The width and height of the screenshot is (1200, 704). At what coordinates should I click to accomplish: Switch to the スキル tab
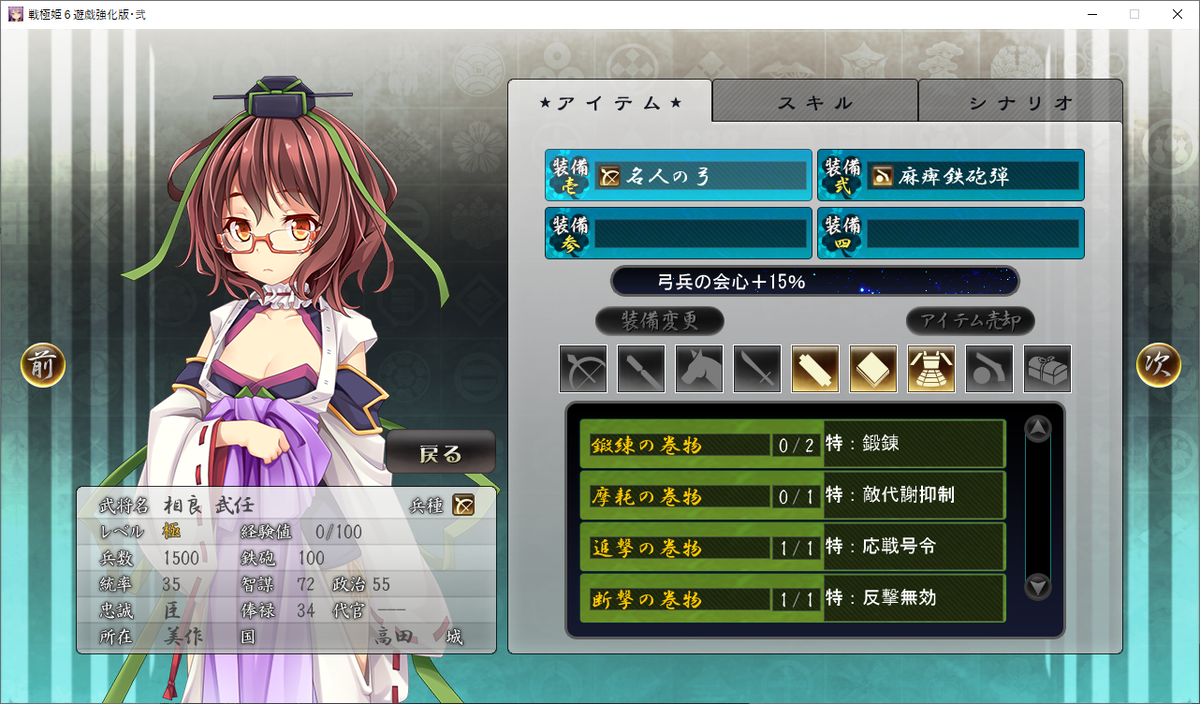click(815, 102)
